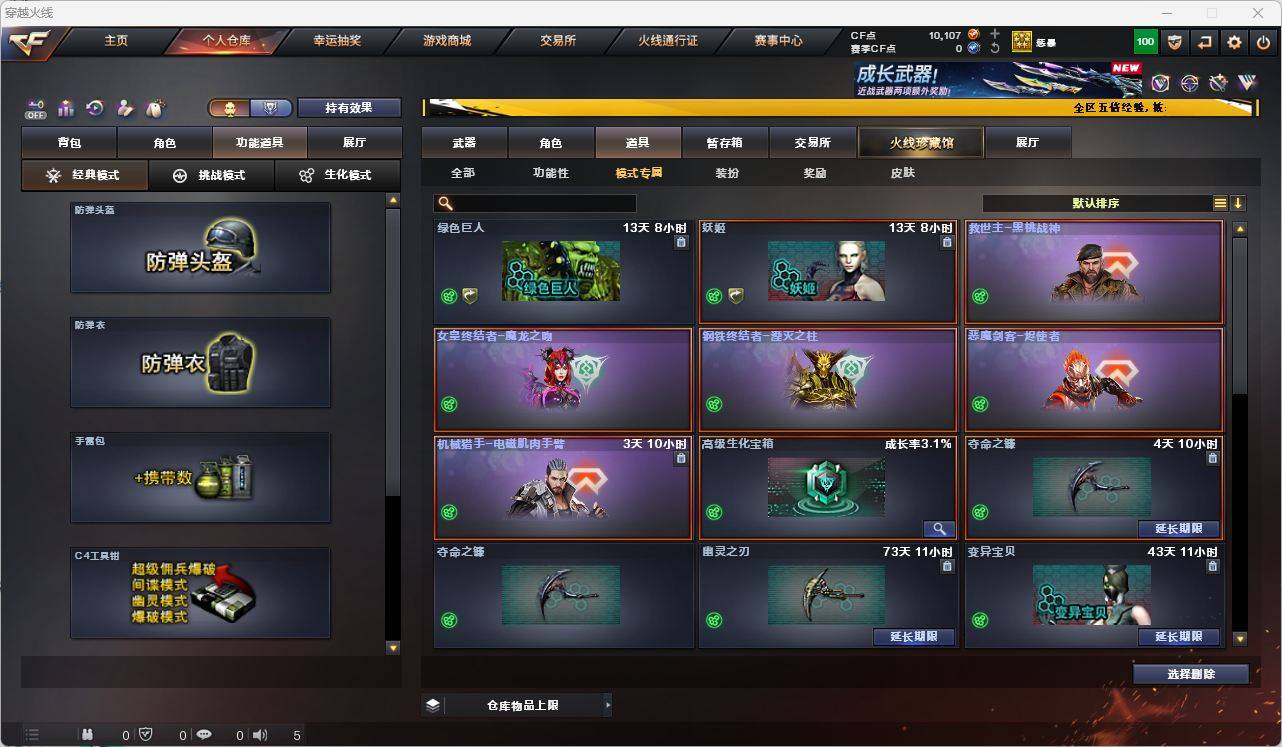This screenshot has width=1282, height=747.
Task: Open the stats bar-chart icon near the top left
Action: click(x=64, y=108)
